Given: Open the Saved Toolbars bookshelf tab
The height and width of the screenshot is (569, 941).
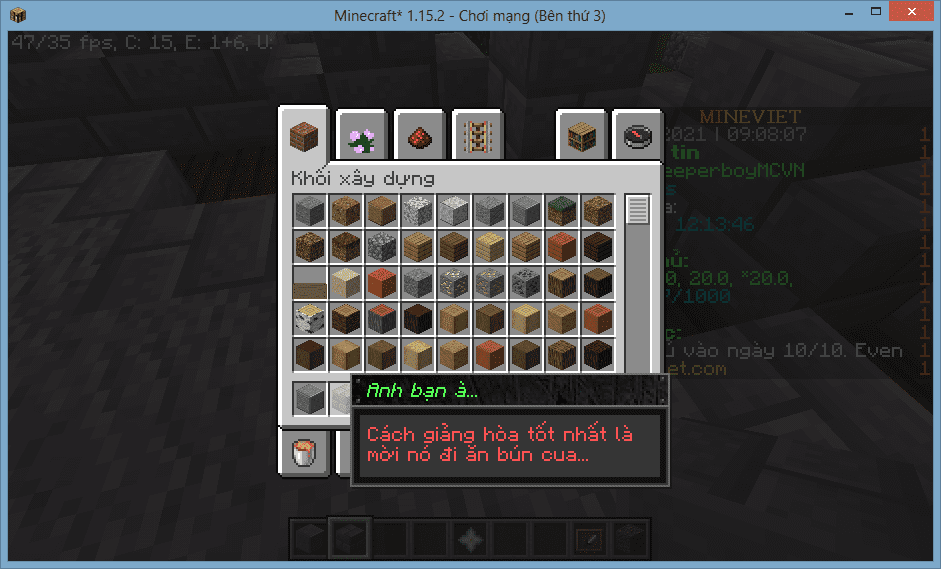Looking at the screenshot, I should 582,136.
